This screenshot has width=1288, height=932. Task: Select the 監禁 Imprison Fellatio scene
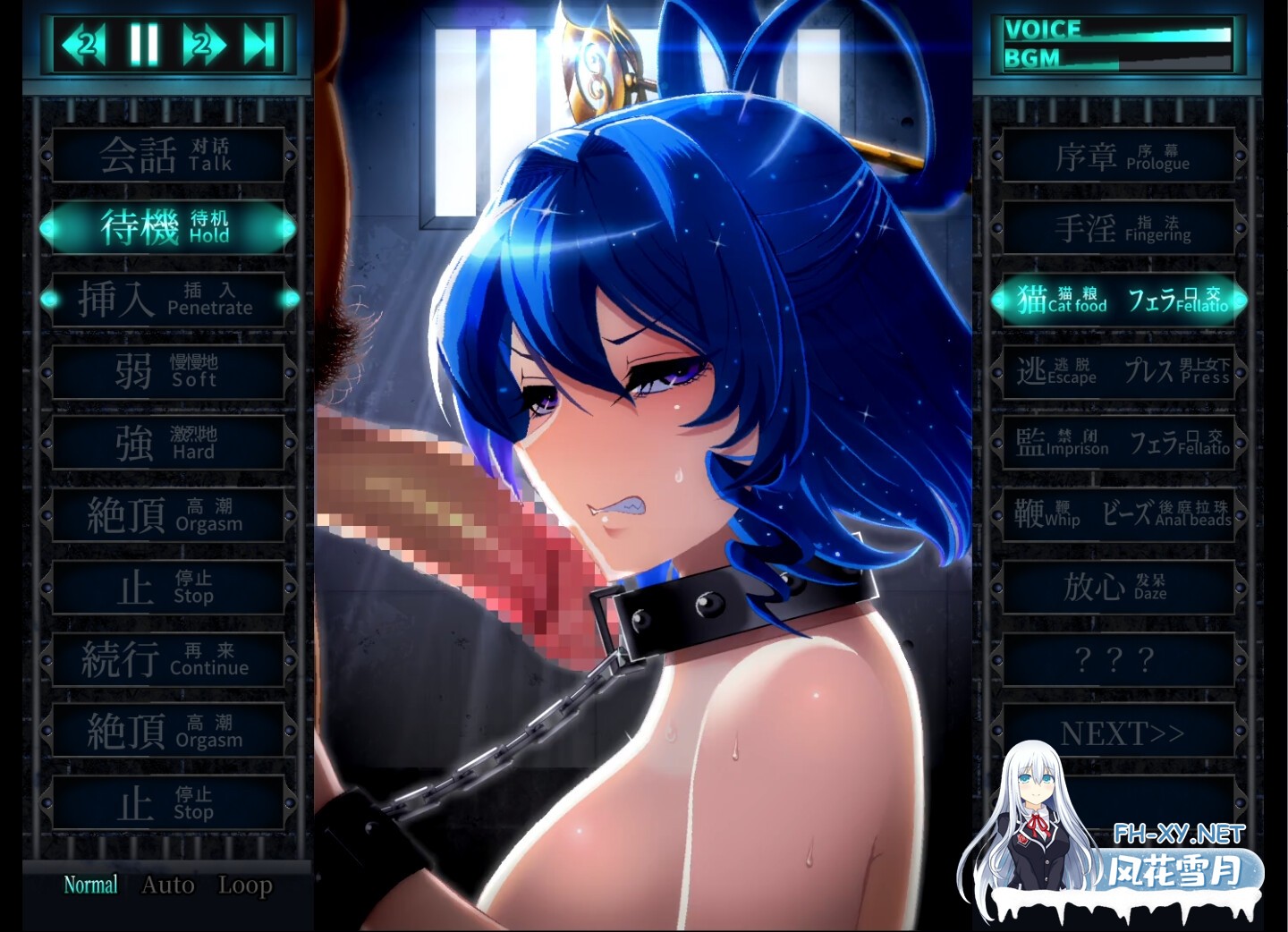1118,443
